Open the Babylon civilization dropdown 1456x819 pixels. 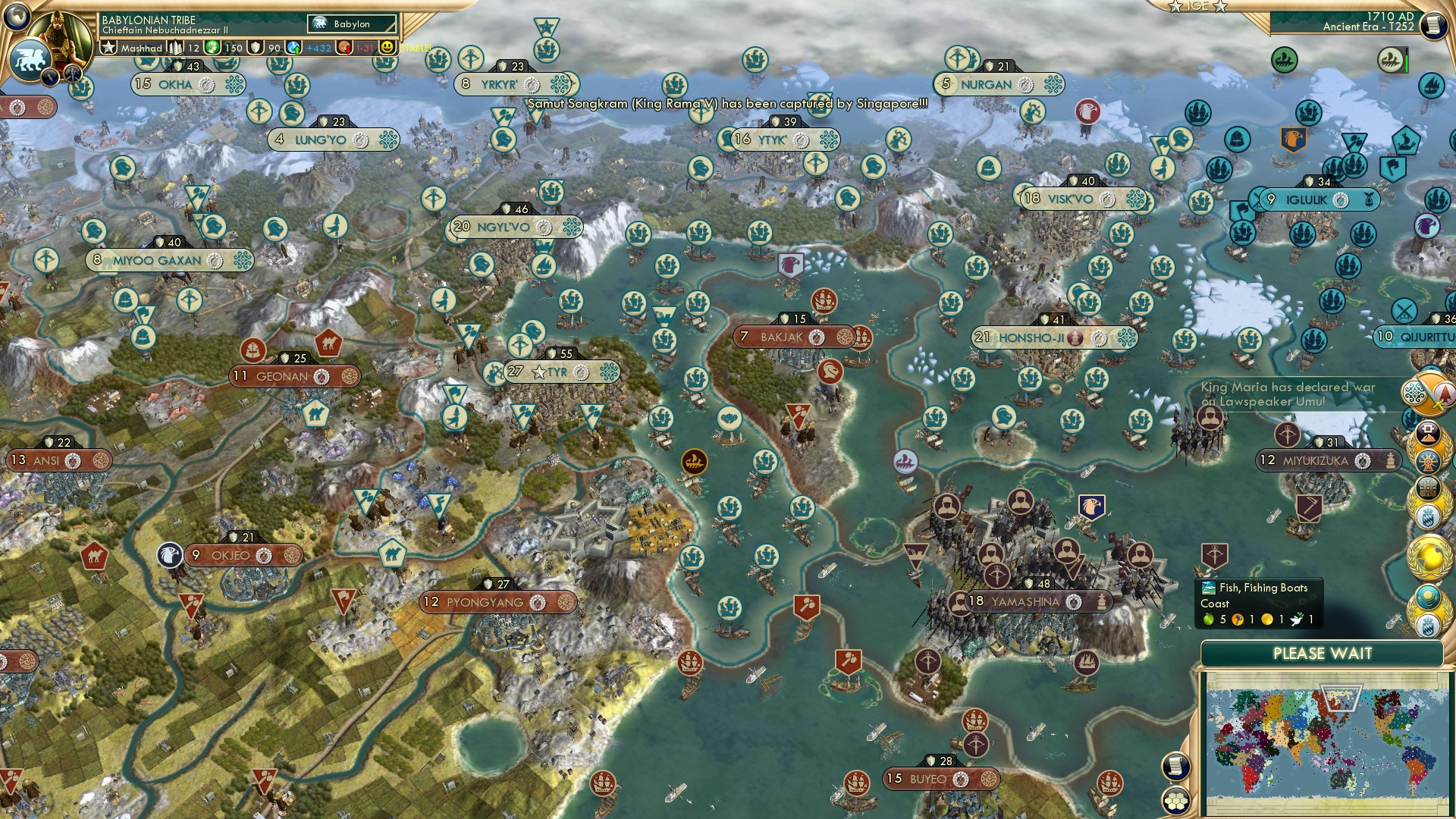[351, 24]
